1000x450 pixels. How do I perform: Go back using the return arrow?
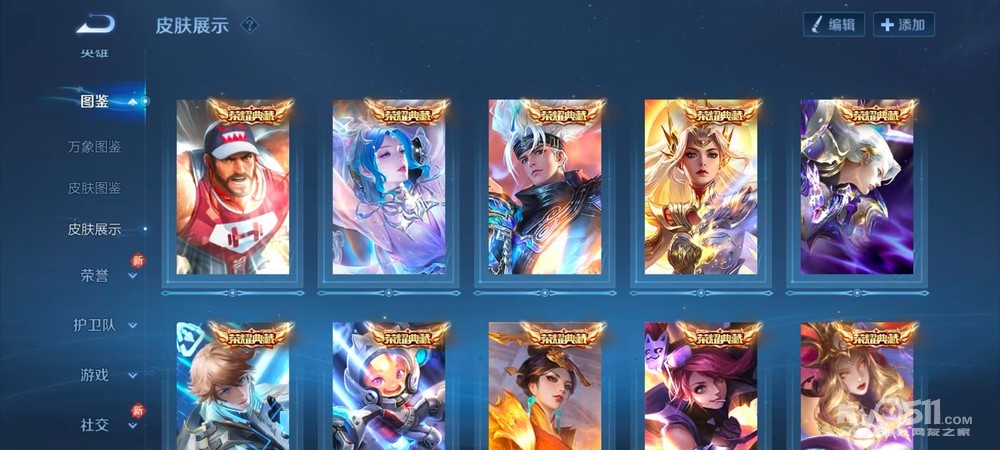(95, 23)
